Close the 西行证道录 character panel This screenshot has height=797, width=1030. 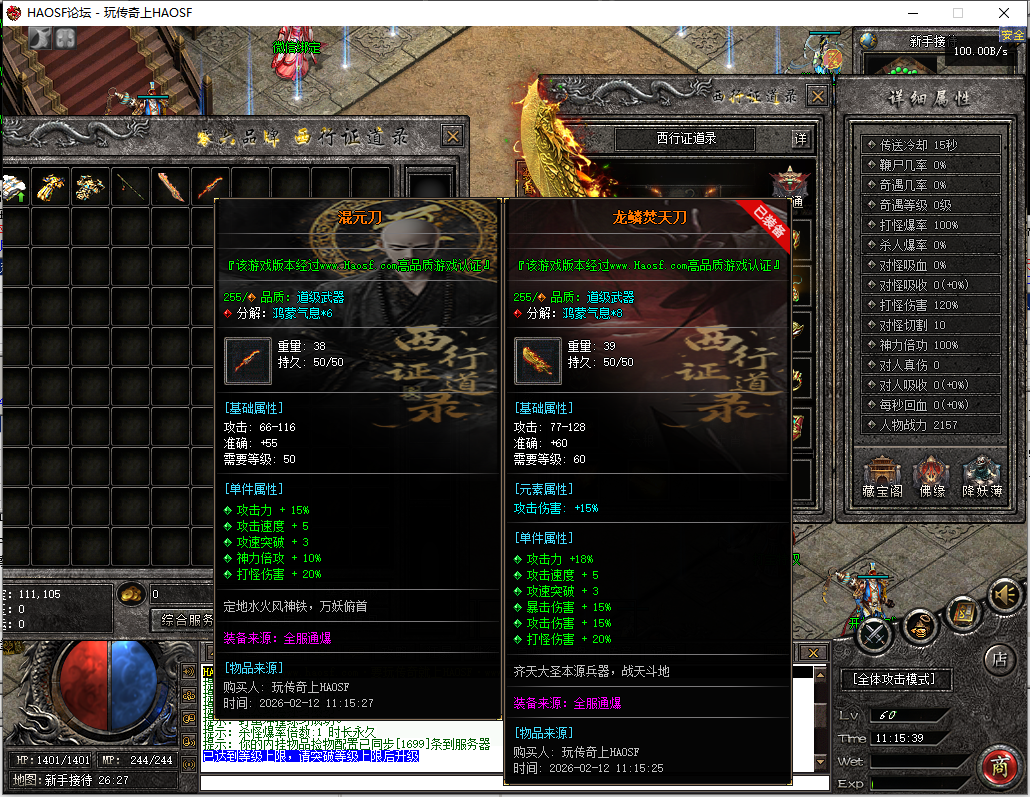tap(817, 96)
